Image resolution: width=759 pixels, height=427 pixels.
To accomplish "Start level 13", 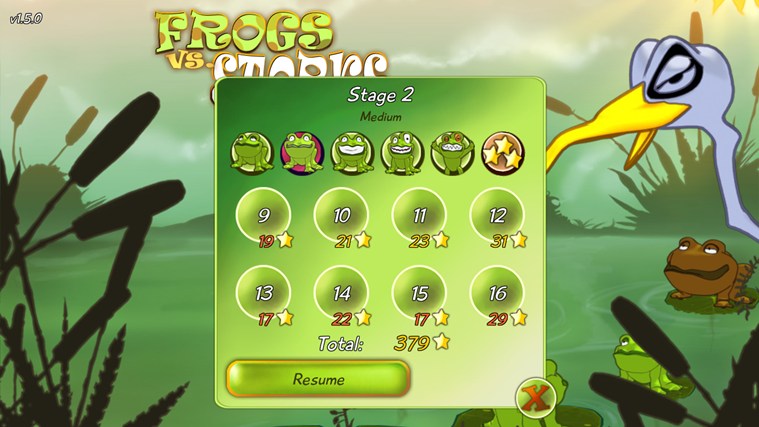I will coord(263,293).
